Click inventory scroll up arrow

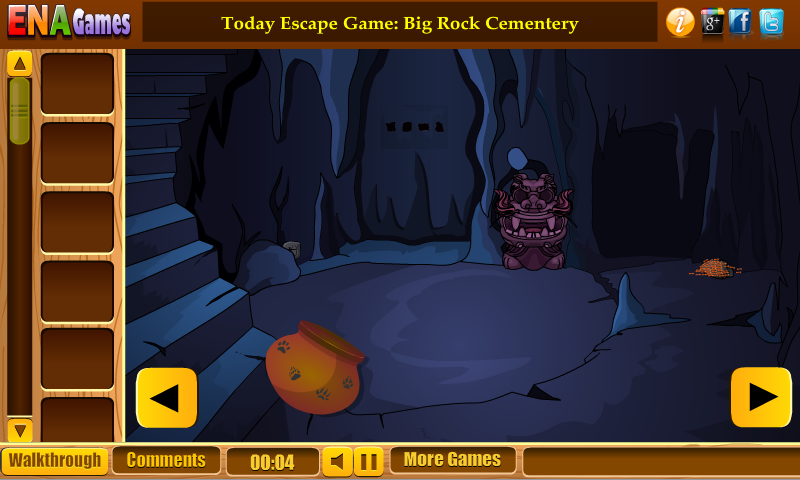coord(20,65)
